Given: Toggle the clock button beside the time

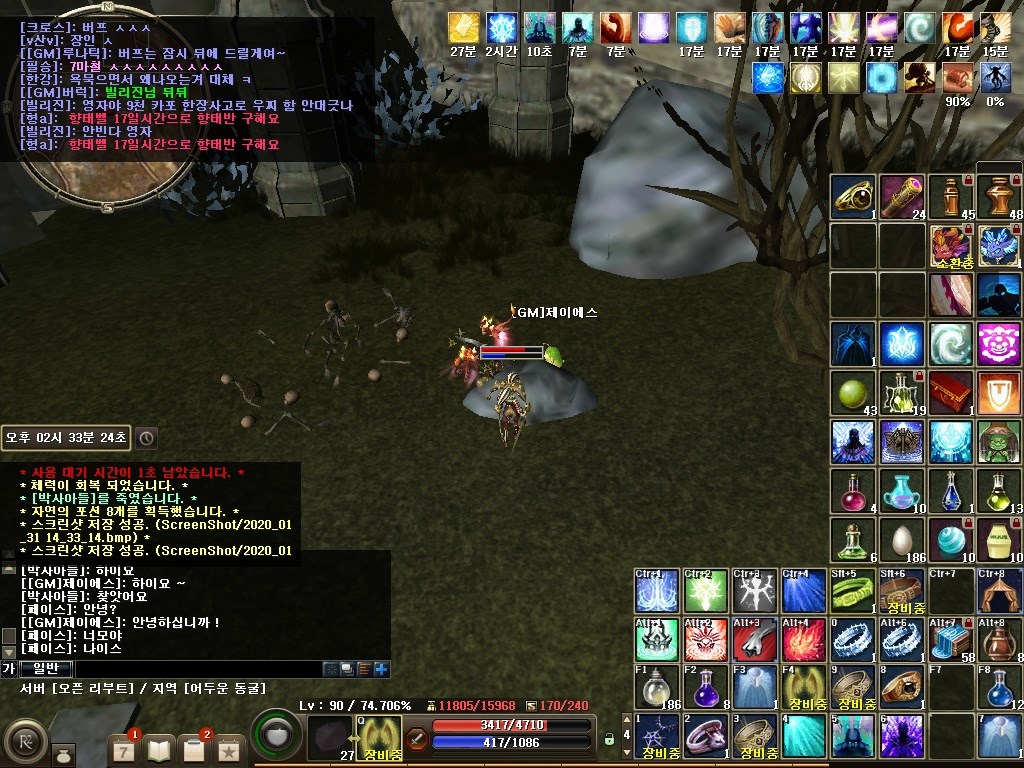Looking at the screenshot, I should coord(146,438).
